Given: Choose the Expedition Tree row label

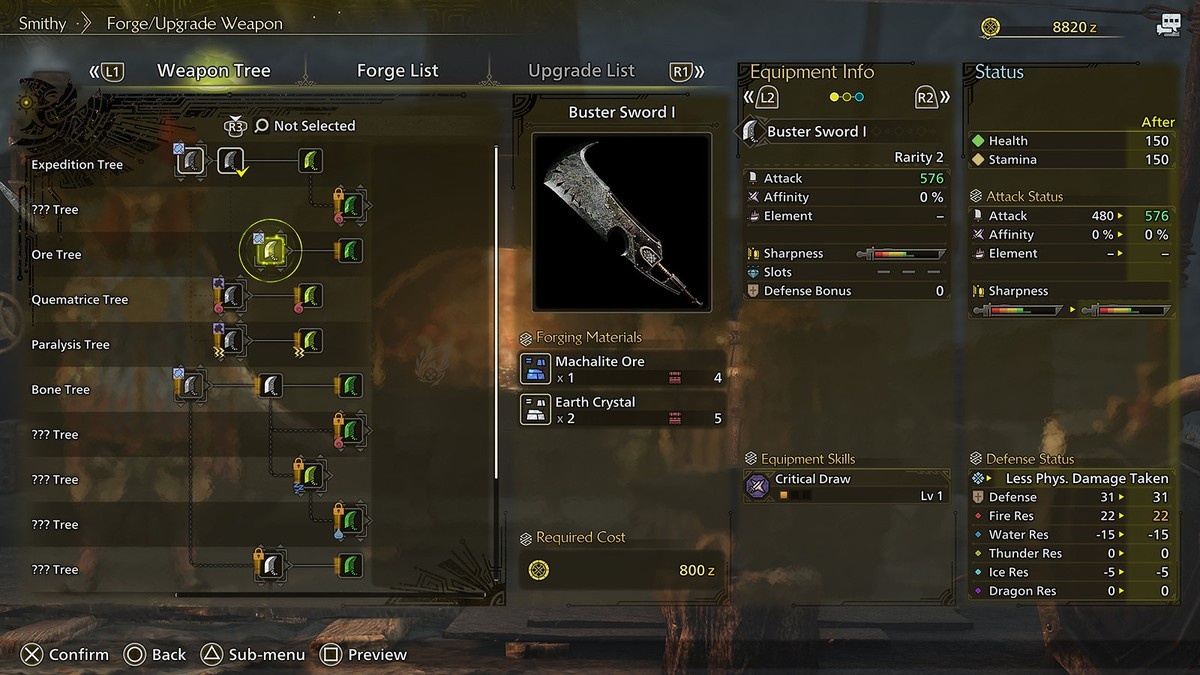Looking at the screenshot, I should pos(77,165).
